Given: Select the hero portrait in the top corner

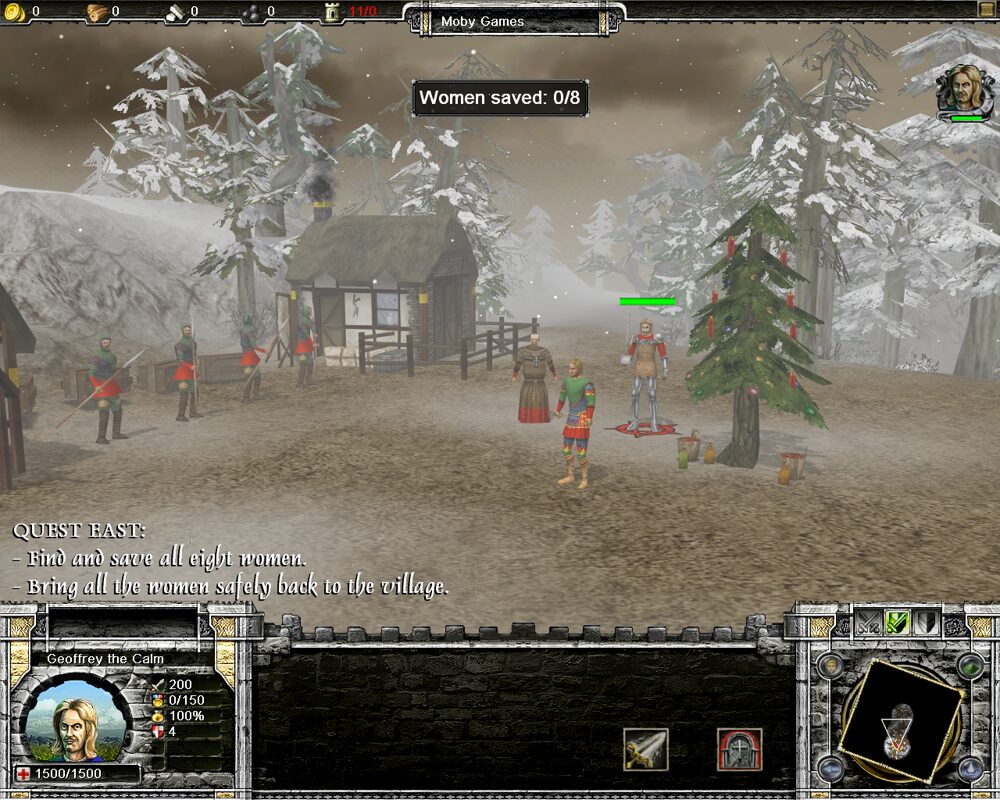Looking at the screenshot, I should (964, 90).
